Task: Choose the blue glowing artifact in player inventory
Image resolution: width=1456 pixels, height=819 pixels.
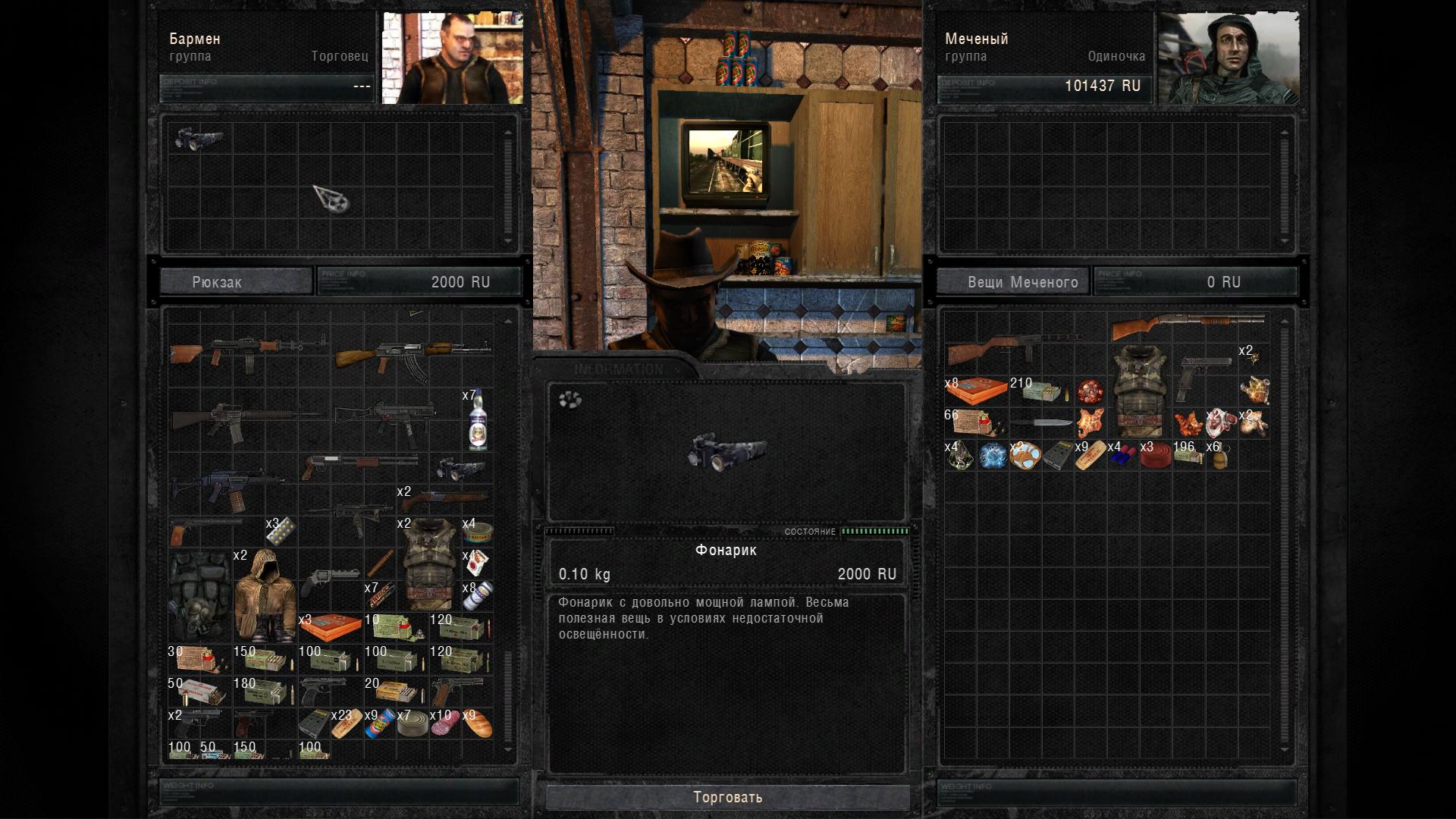Action: (993, 456)
